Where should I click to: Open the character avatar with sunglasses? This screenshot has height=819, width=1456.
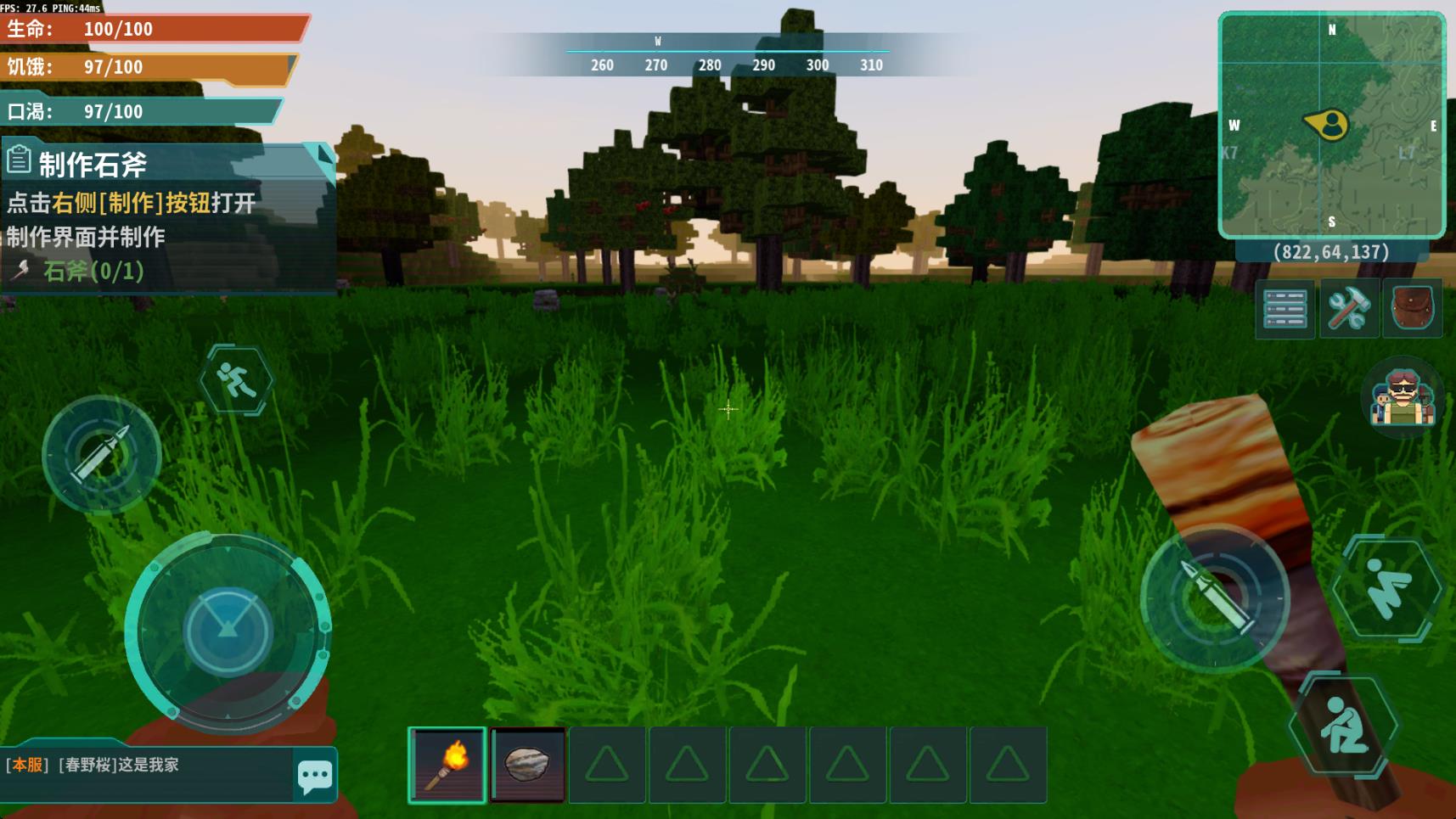click(x=1403, y=396)
